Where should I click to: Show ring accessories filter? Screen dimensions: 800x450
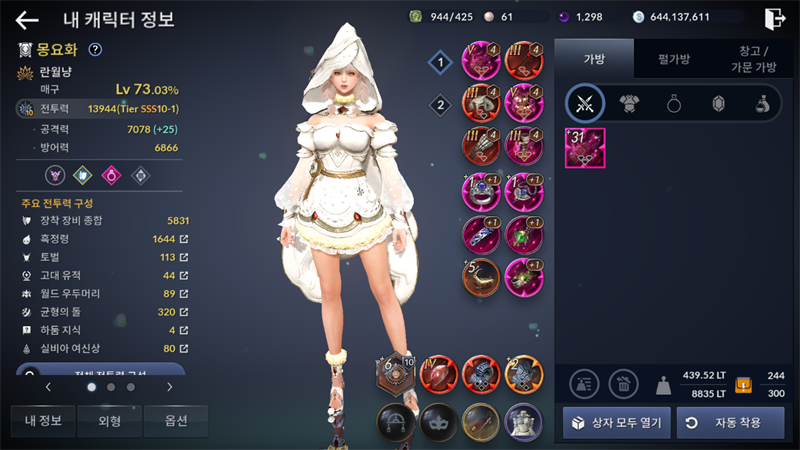pyautogui.click(x=674, y=103)
